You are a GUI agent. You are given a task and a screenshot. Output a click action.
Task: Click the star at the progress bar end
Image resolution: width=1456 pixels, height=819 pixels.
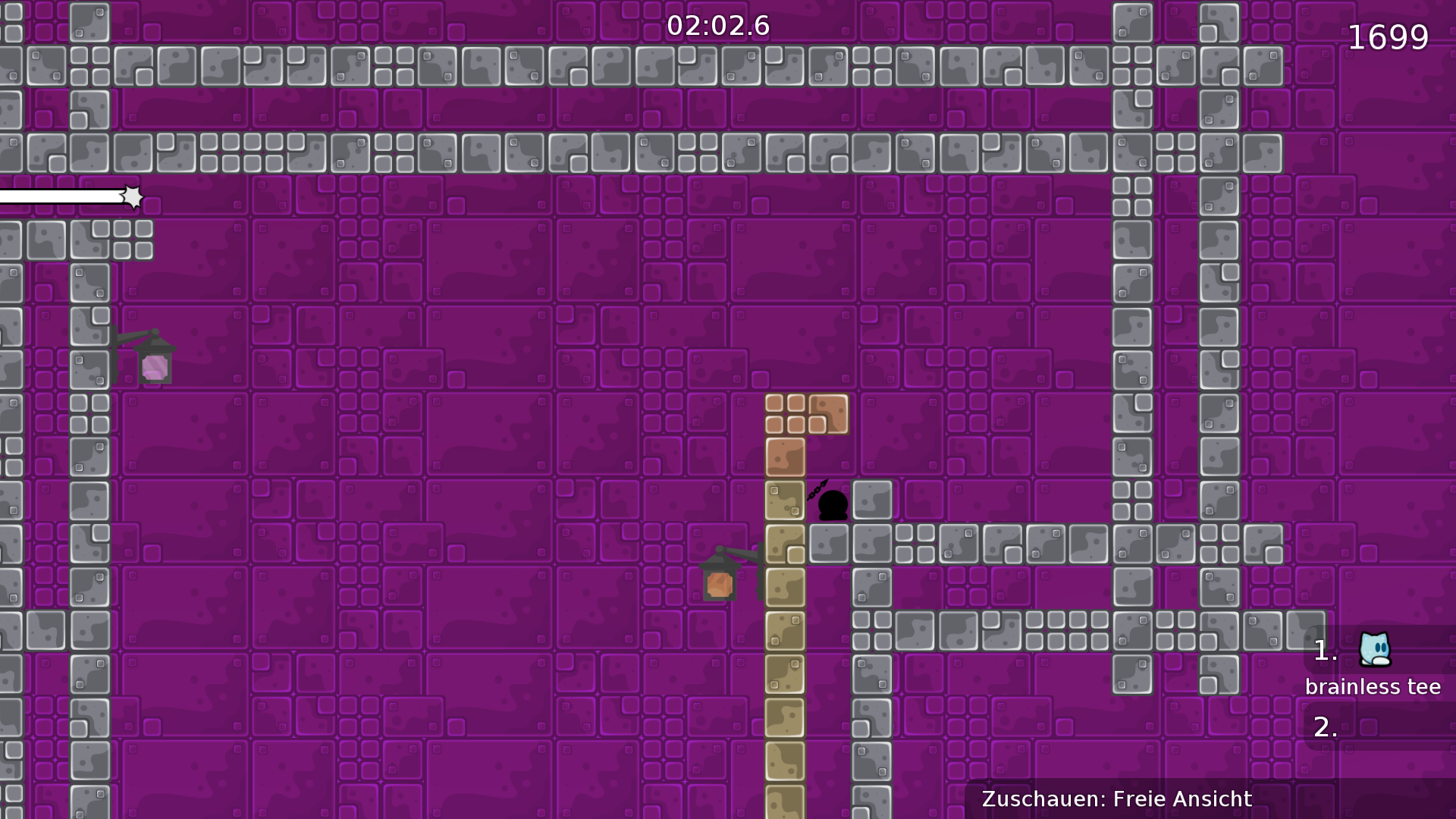tap(133, 196)
